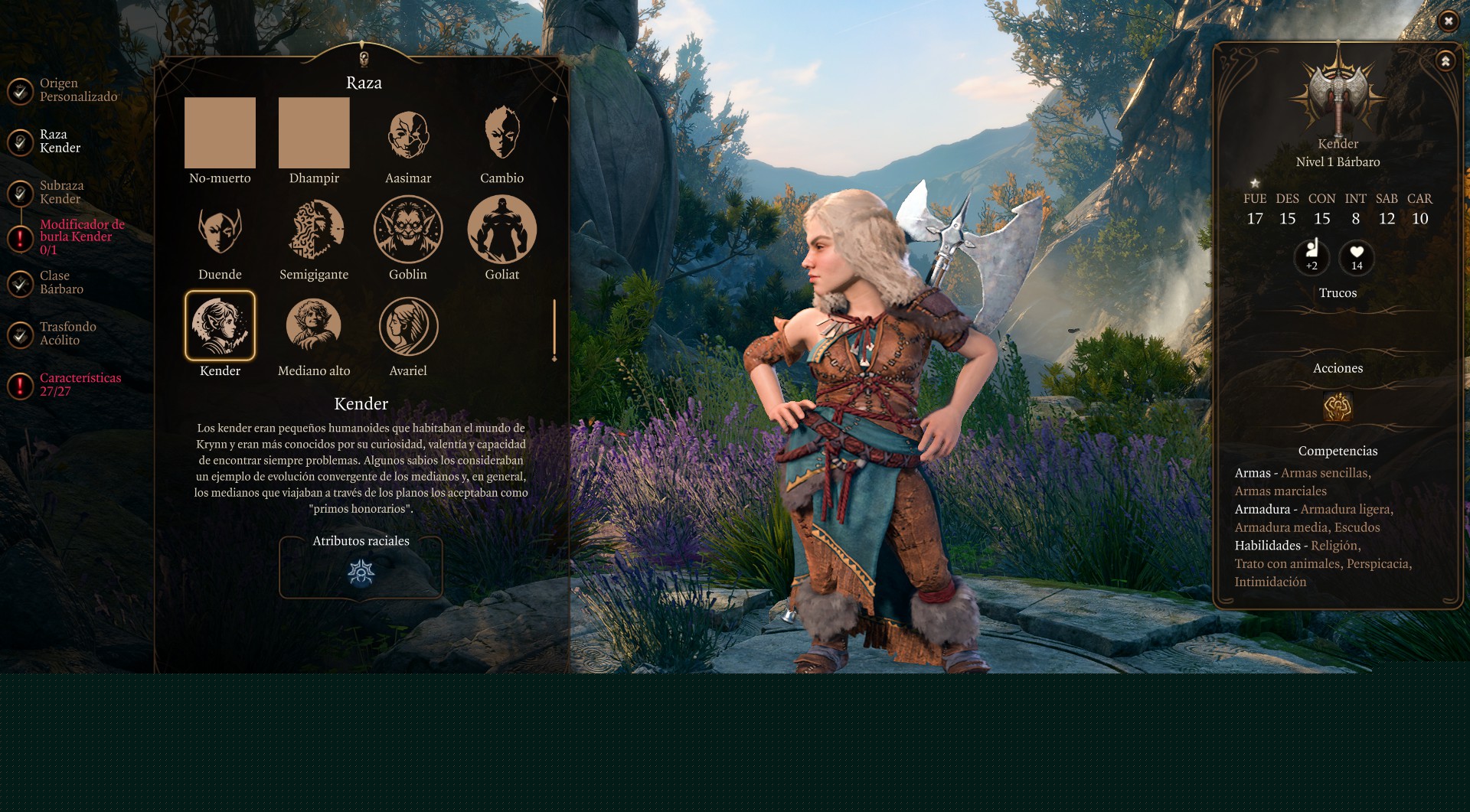Choose the Dhampir race

click(314, 133)
